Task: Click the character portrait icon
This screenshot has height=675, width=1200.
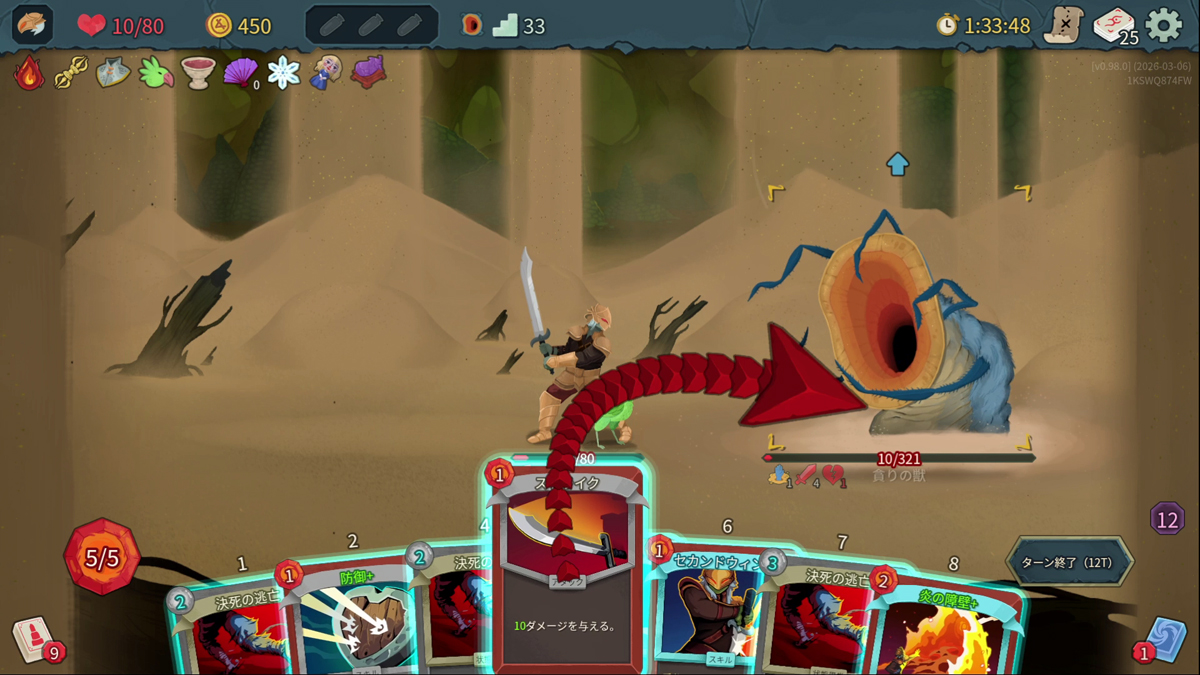Action: (x=32, y=25)
